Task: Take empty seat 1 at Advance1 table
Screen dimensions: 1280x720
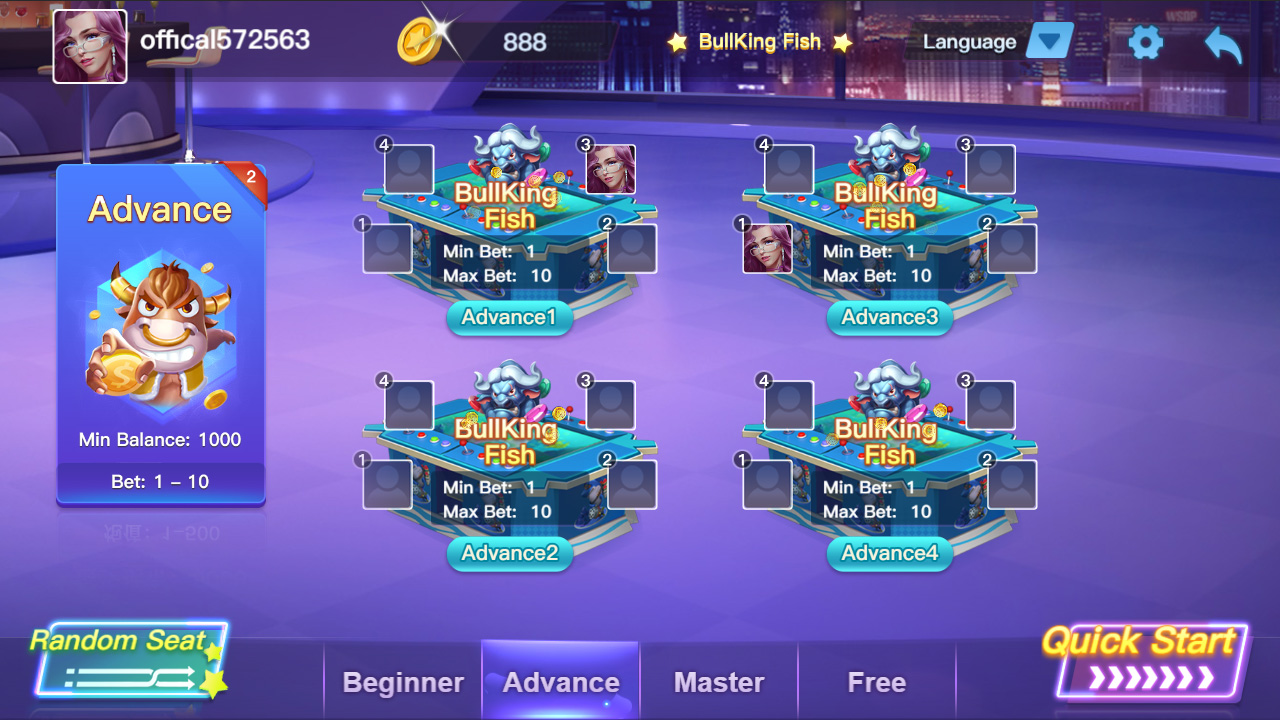Action: [x=387, y=248]
